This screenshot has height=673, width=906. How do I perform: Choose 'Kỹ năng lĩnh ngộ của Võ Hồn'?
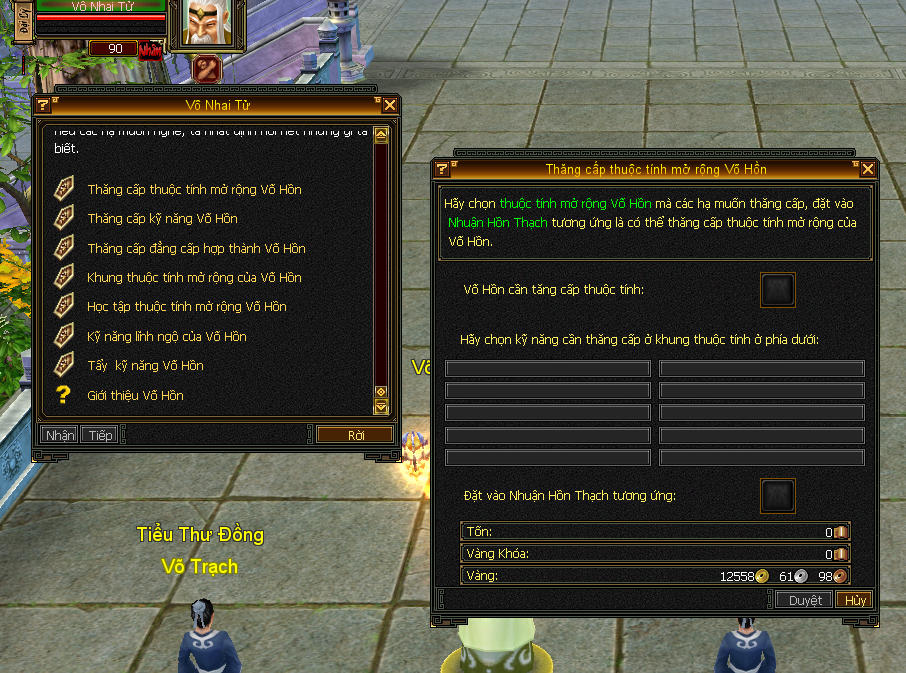[x=166, y=337]
